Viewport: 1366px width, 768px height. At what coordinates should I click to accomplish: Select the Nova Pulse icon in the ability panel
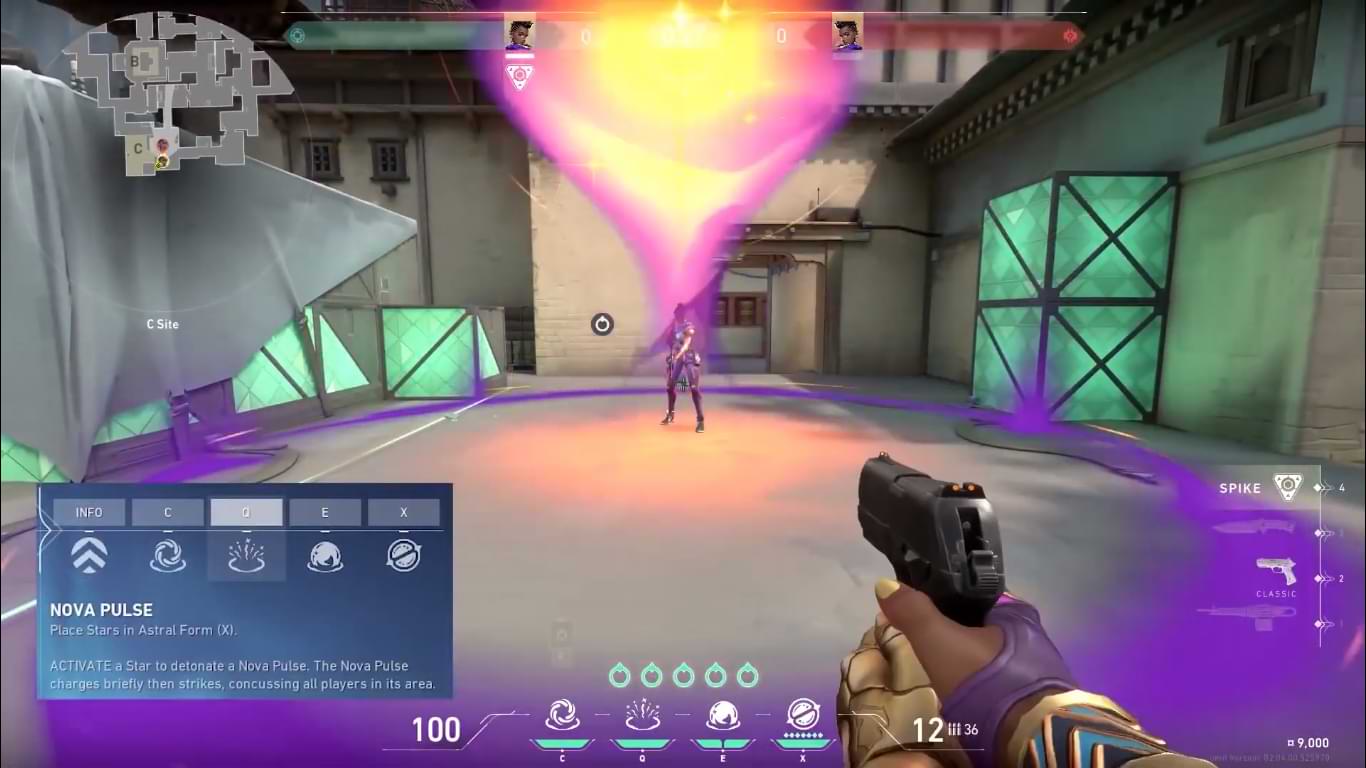click(246, 557)
